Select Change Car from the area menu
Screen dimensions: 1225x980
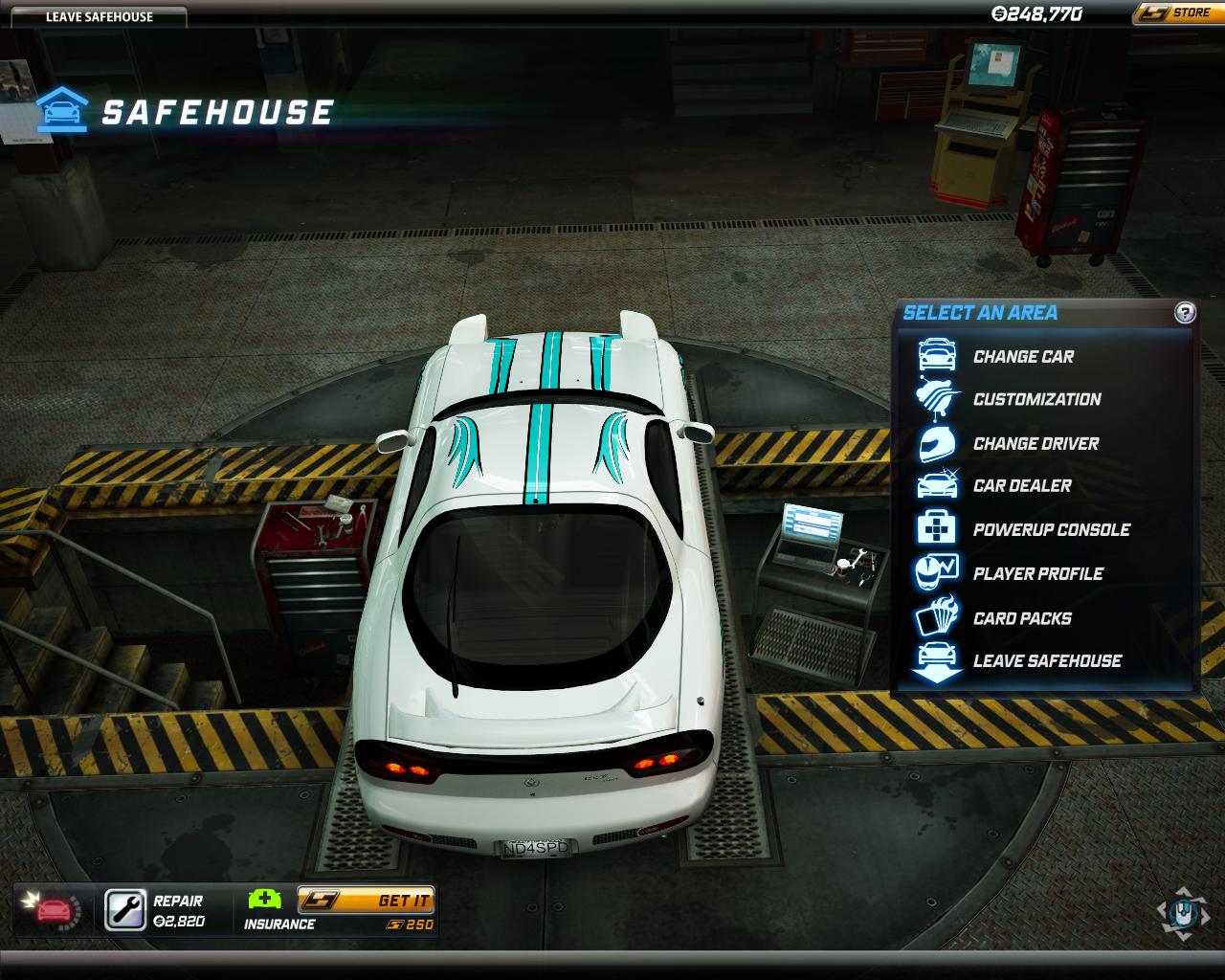pyautogui.click(x=1023, y=357)
